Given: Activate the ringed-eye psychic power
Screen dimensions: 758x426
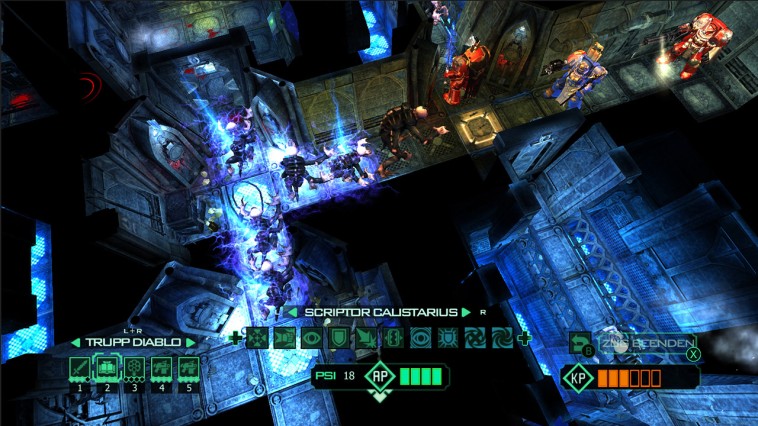Looking at the screenshot, I should click(x=421, y=338).
